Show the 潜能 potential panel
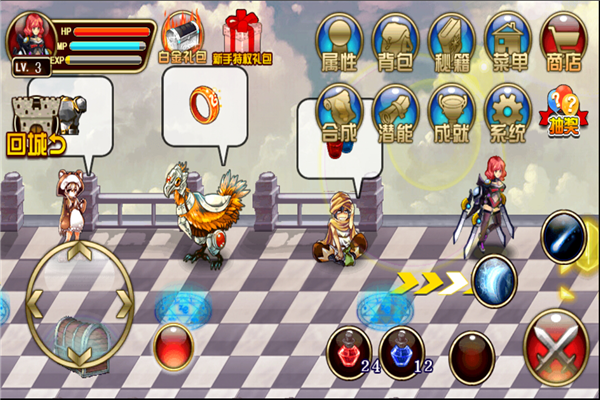The image size is (600, 400). coord(395,112)
